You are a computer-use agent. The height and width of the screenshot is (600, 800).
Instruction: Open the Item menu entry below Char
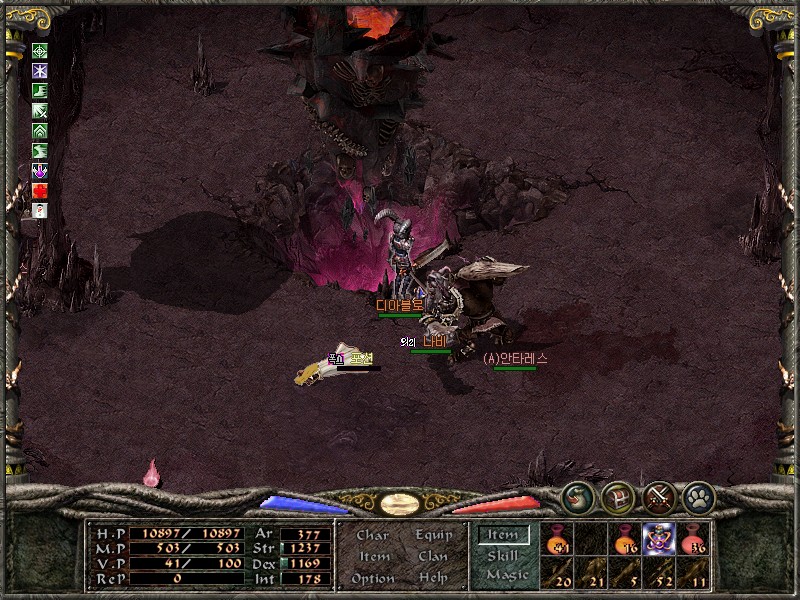tap(373, 556)
